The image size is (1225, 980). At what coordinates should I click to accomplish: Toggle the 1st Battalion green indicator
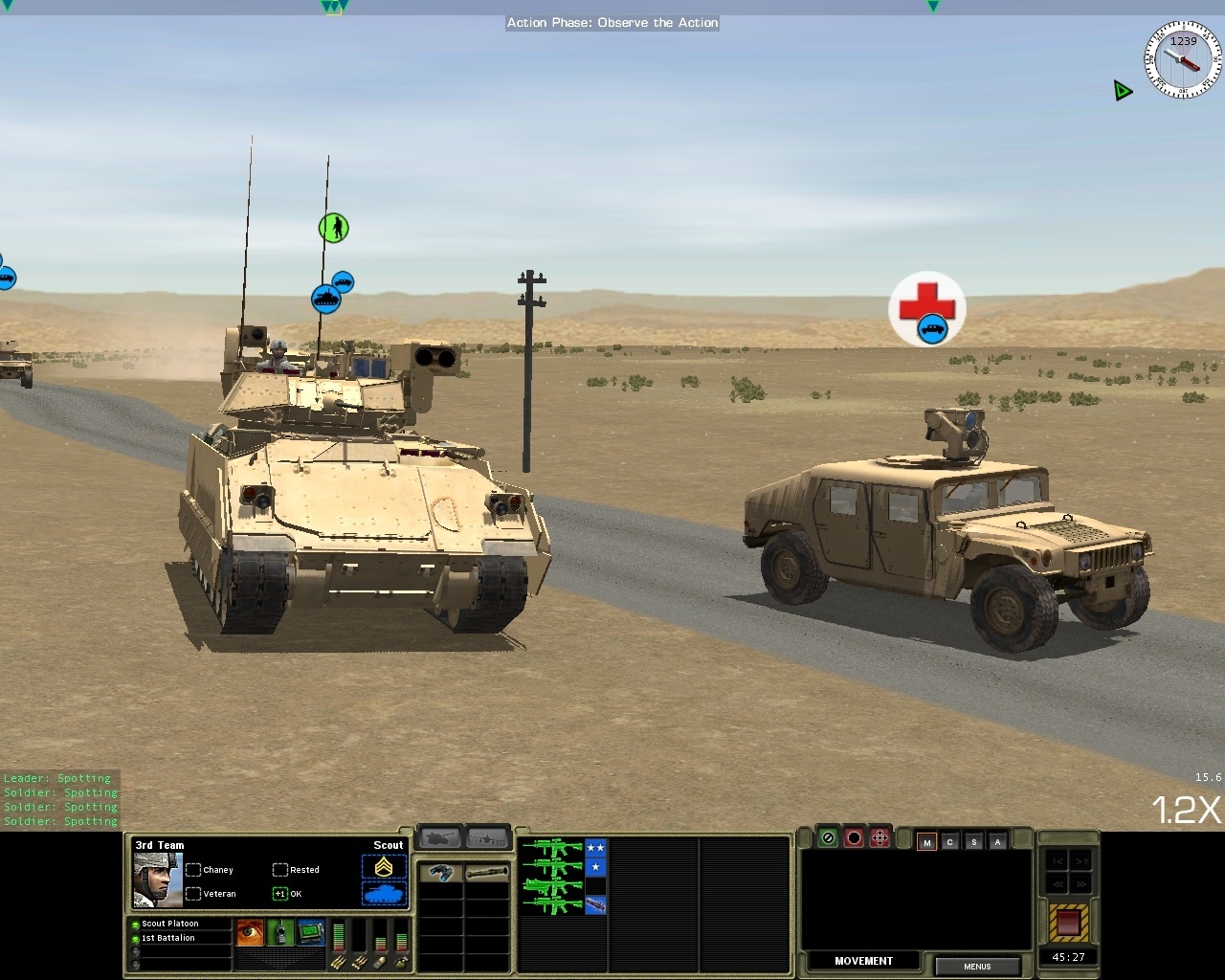click(134, 938)
